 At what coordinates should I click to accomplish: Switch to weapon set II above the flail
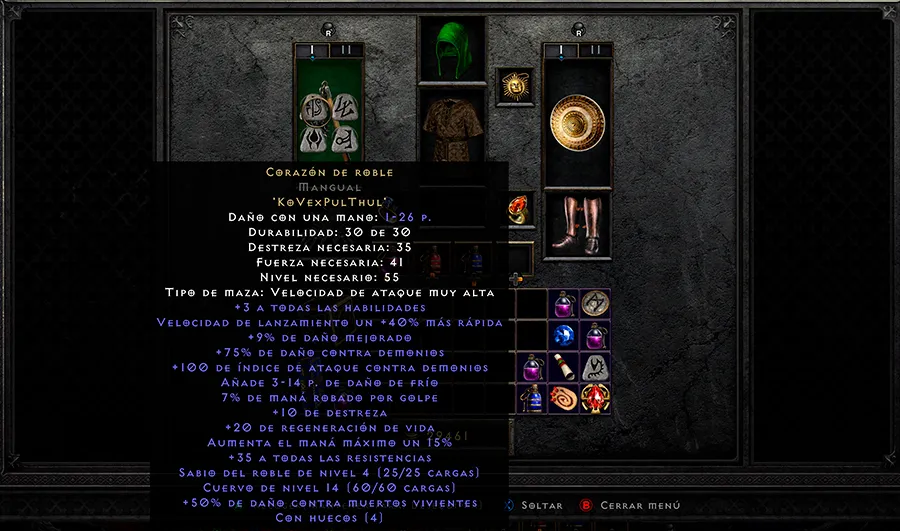[345, 48]
